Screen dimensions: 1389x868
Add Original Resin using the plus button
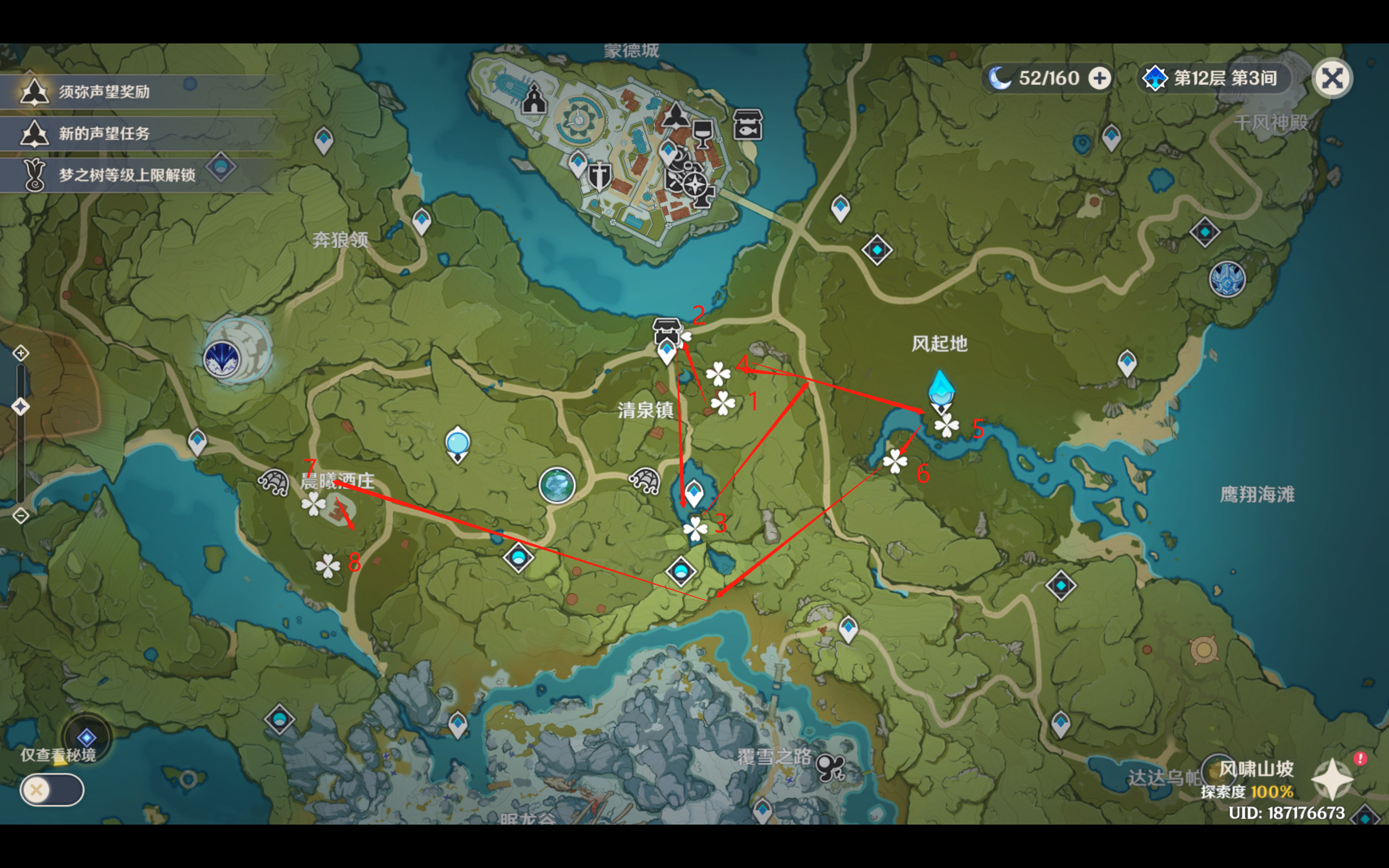[1099, 78]
